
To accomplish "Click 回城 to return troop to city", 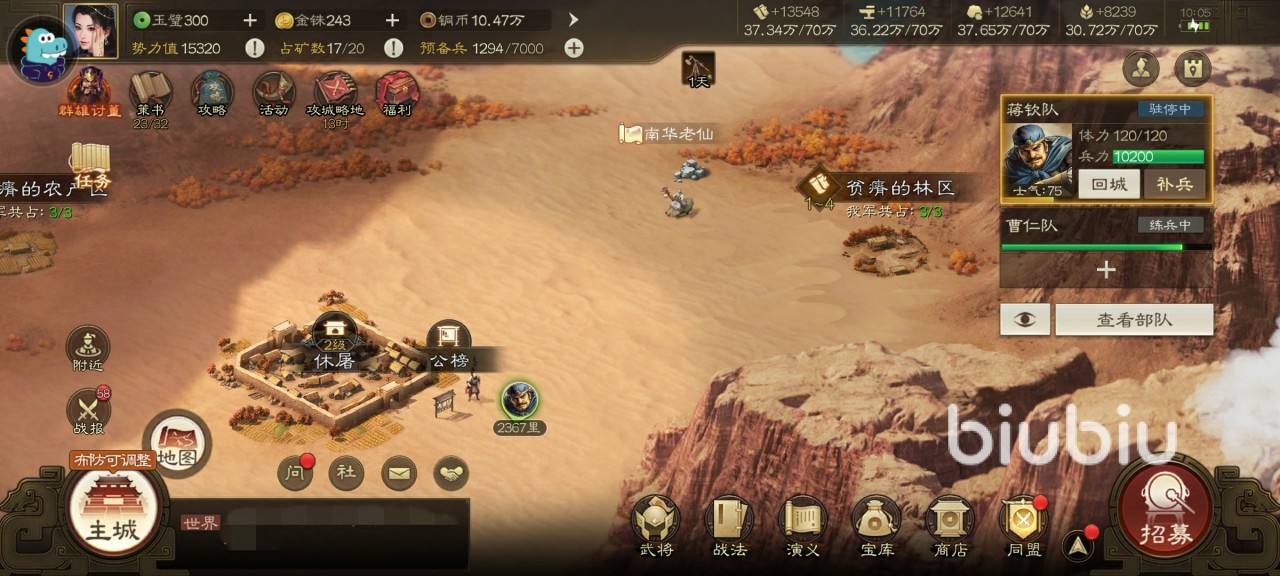I will click(1108, 184).
